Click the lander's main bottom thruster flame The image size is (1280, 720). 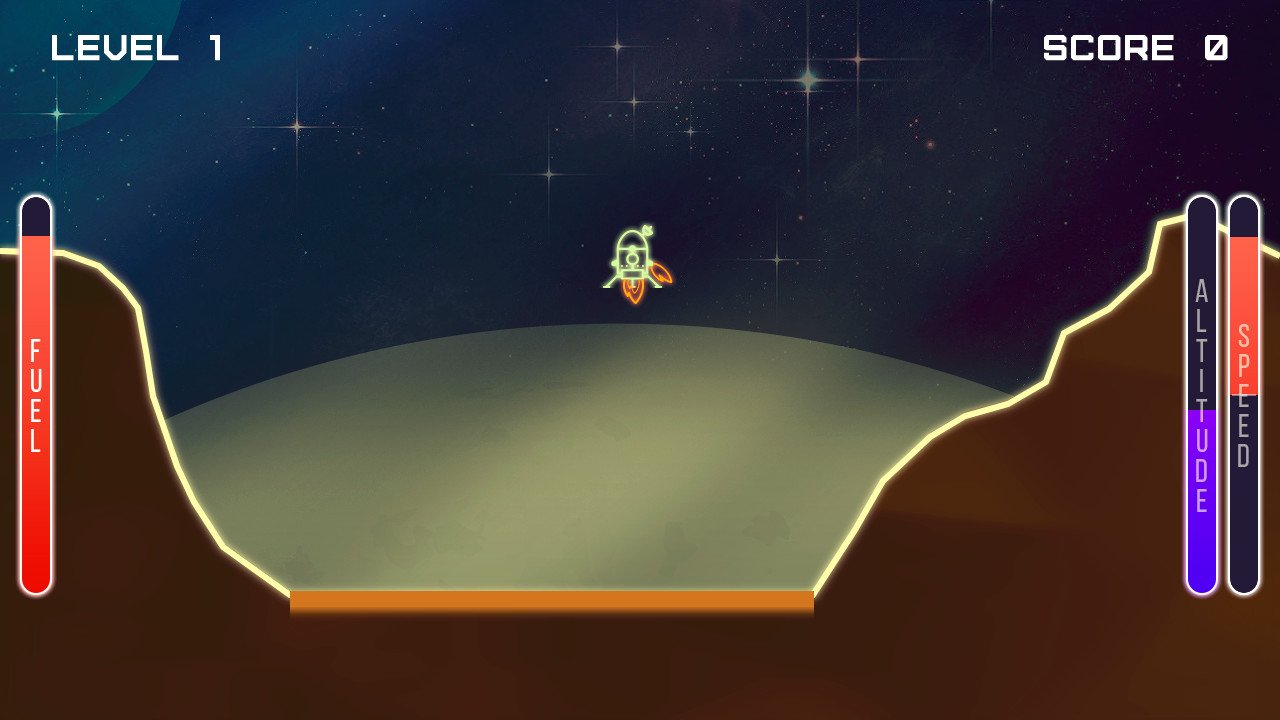pos(632,290)
